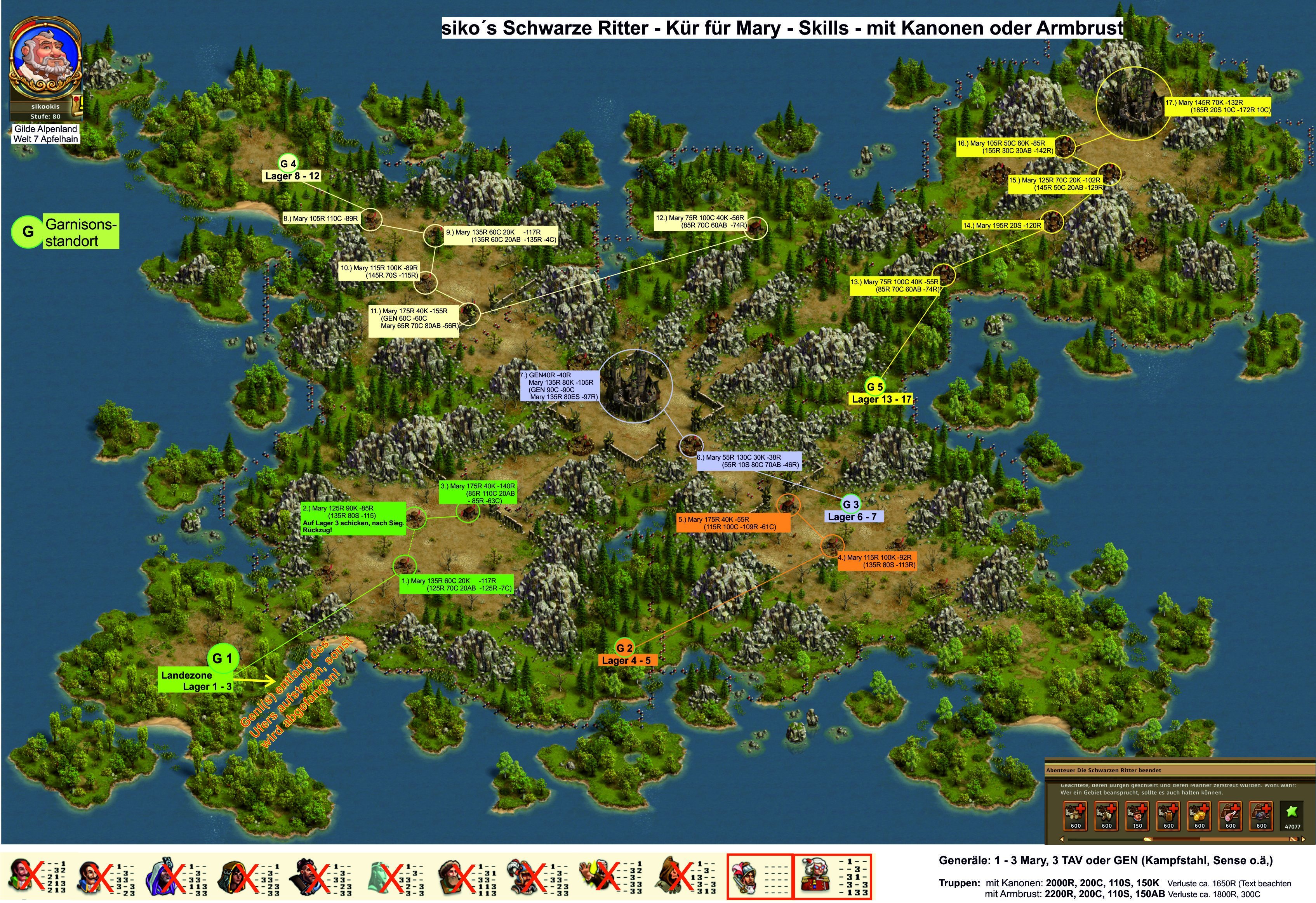1316x903 pixels.
Task: Select the beer mug reward slot
Action: pos(1168,816)
